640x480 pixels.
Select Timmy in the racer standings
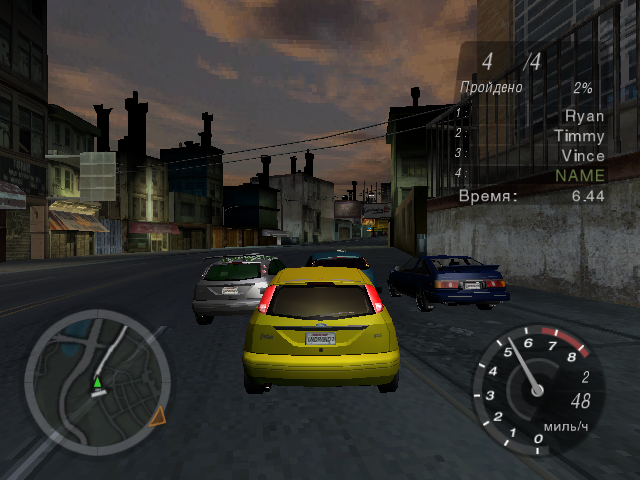(x=579, y=136)
